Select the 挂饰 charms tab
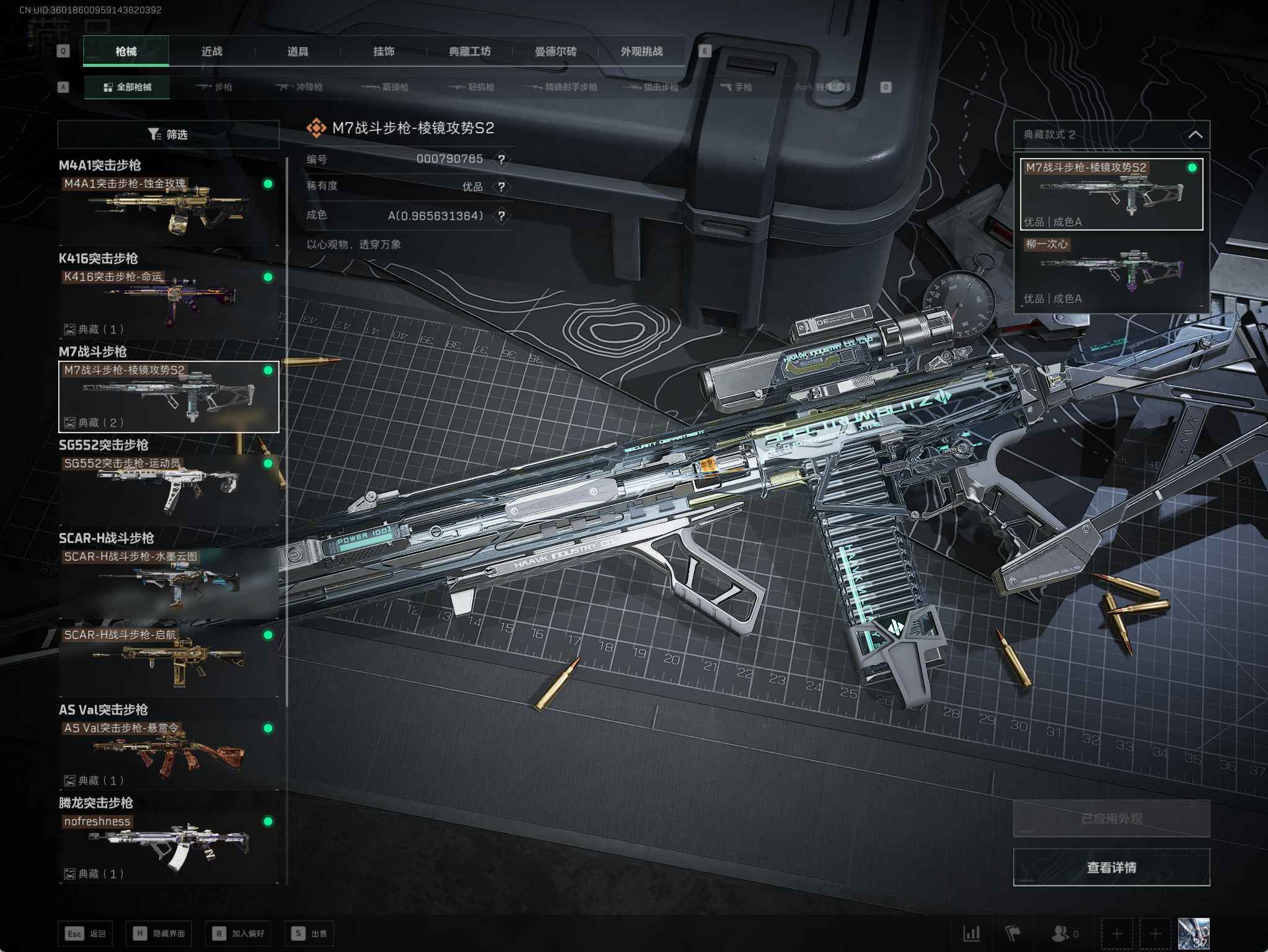This screenshot has height=952, width=1268. pyautogui.click(x=384, y=51)
